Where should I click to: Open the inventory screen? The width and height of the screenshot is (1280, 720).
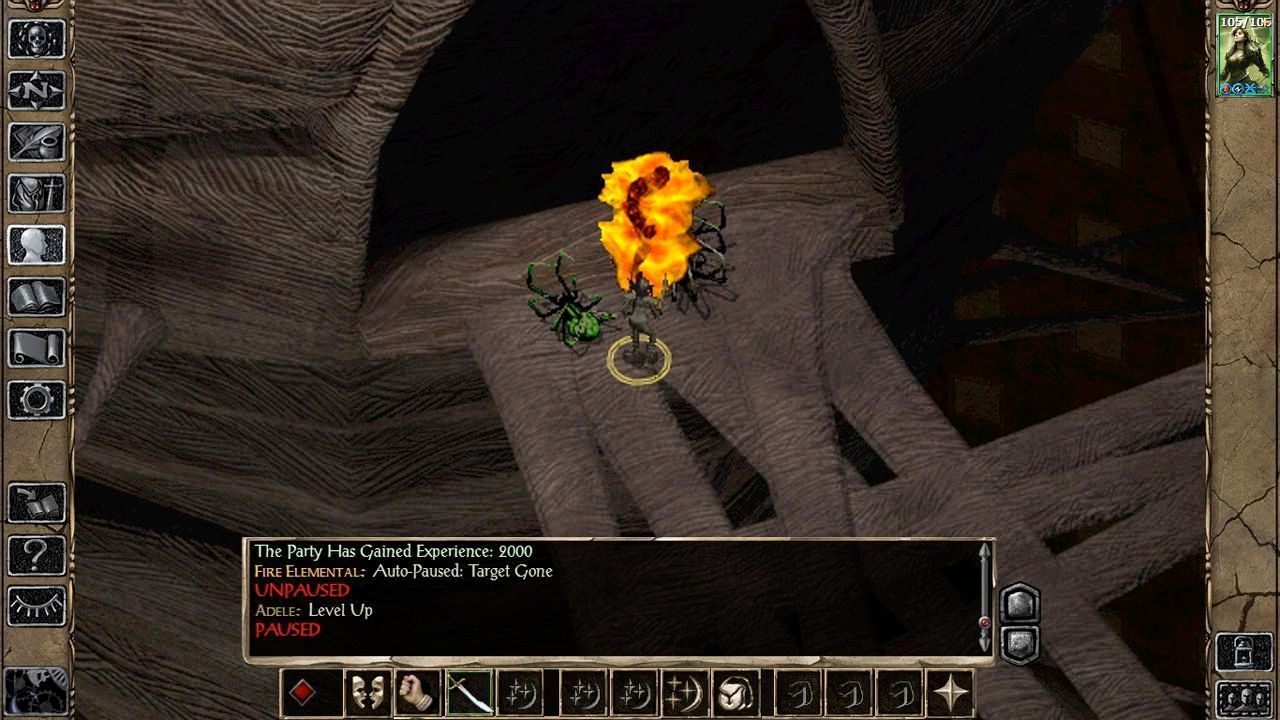click(37, 194)
